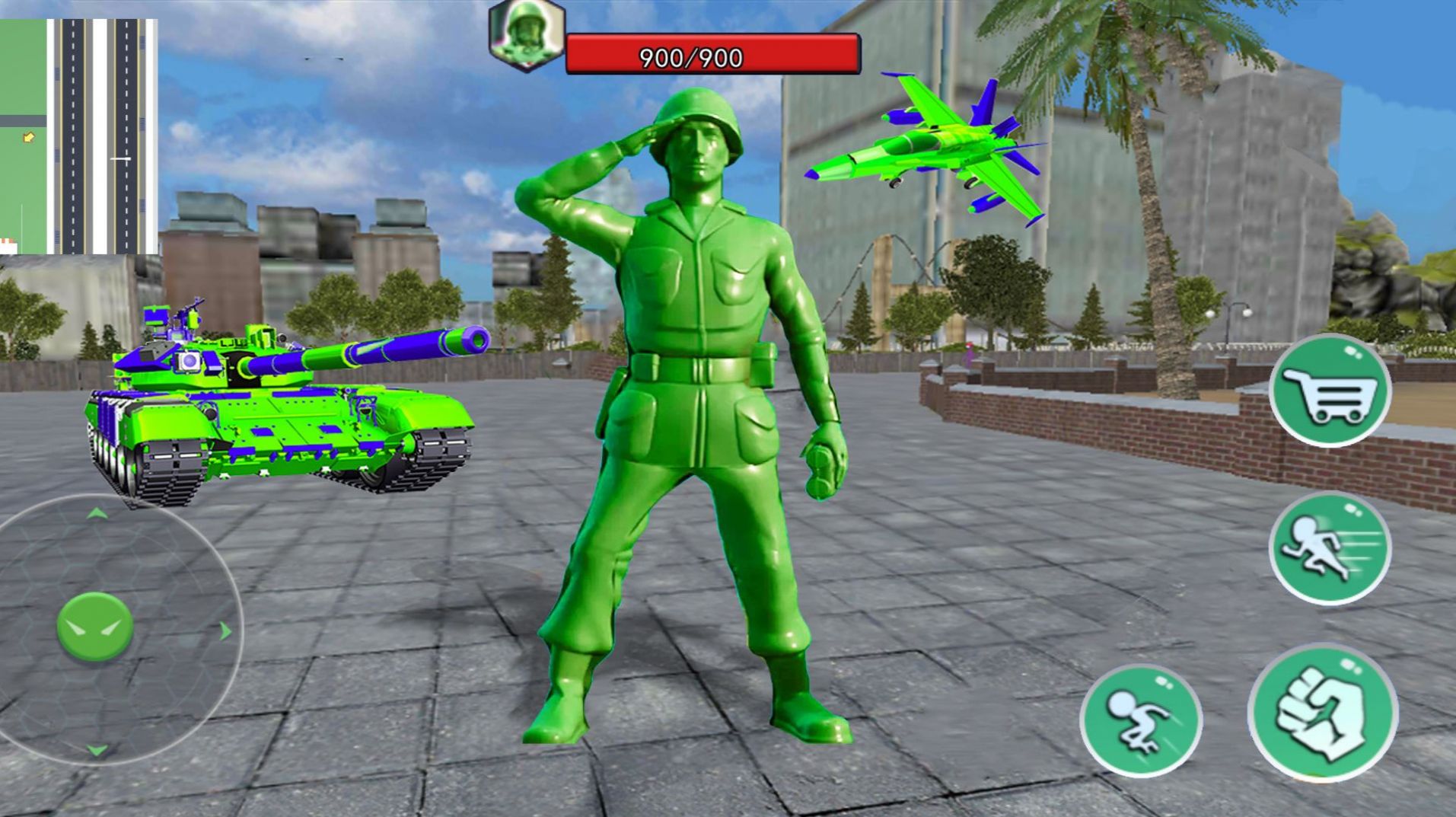The height and width of the screenshot is (817, 1456).
Task: Select the soldier portrait beside the health bar
Action: coord(527,35)
